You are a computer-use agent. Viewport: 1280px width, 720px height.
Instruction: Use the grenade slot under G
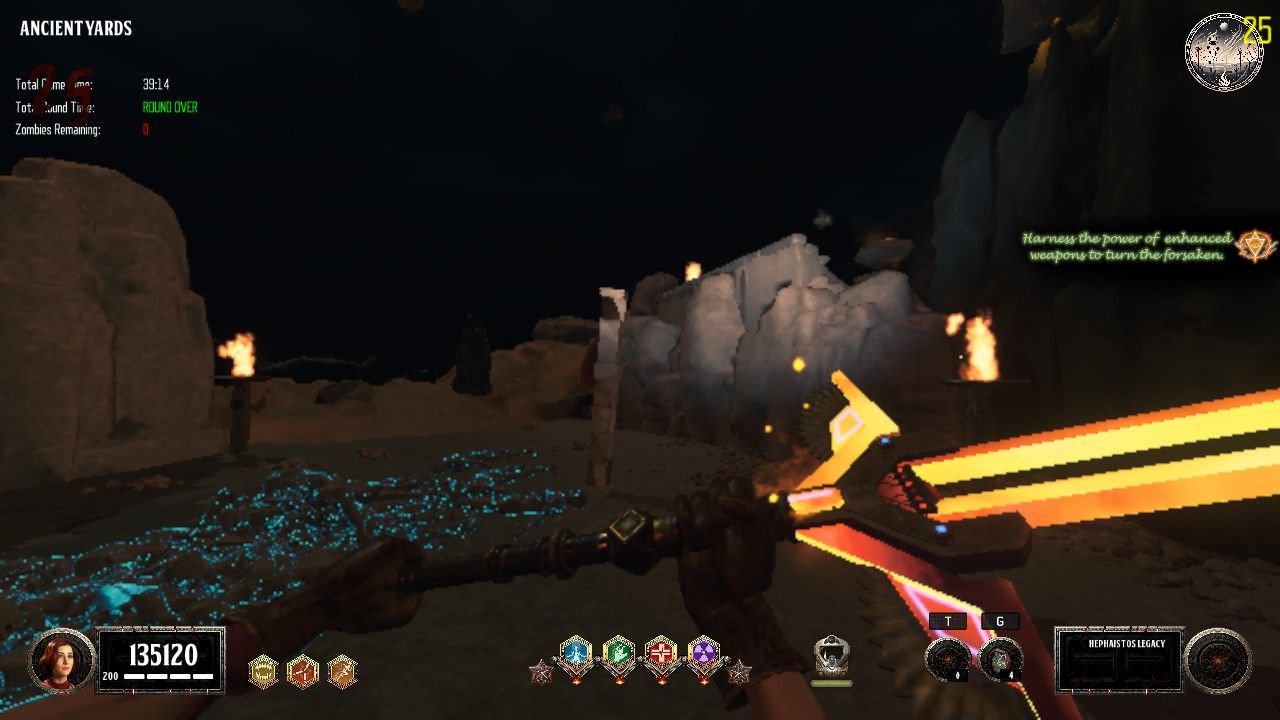click(1000, 659)
